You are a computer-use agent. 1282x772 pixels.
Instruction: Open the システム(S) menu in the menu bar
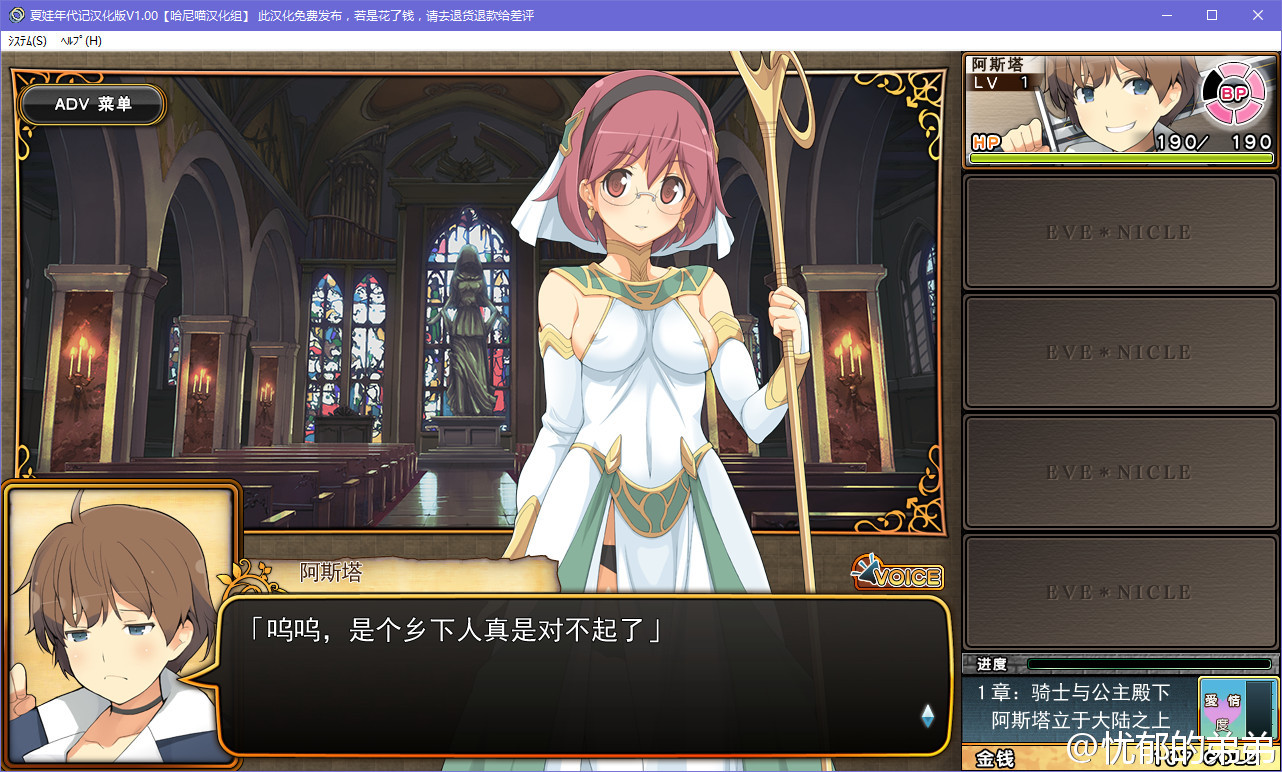tap(27, 41)
